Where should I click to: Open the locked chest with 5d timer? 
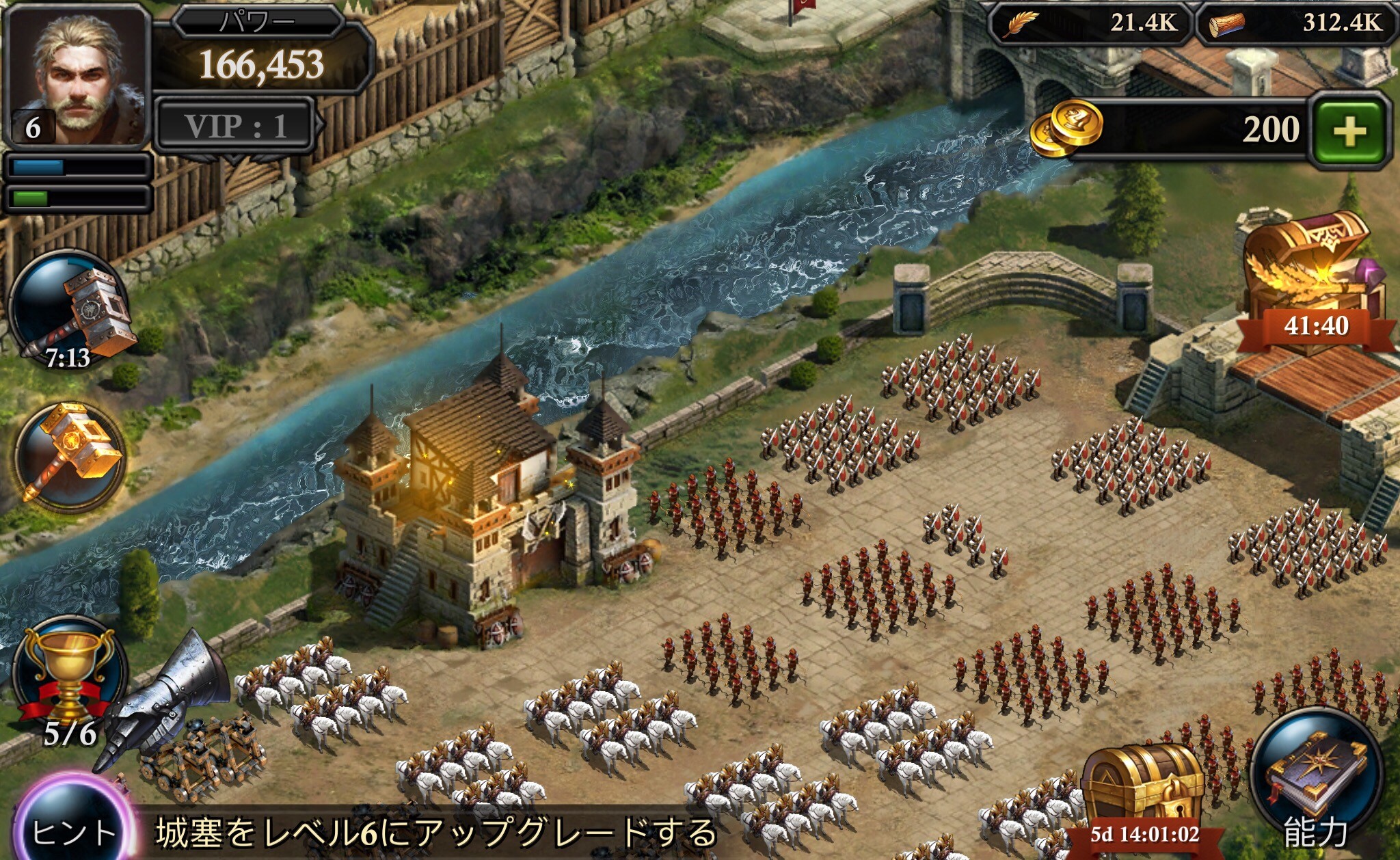click(1144, 793)
